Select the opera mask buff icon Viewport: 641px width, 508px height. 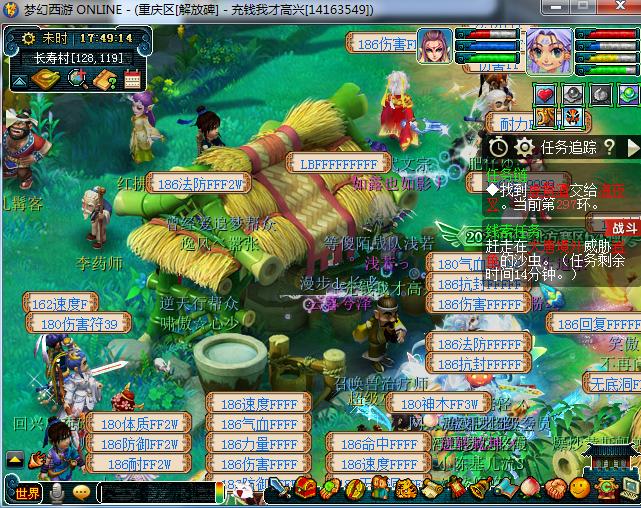coord(572,116)
